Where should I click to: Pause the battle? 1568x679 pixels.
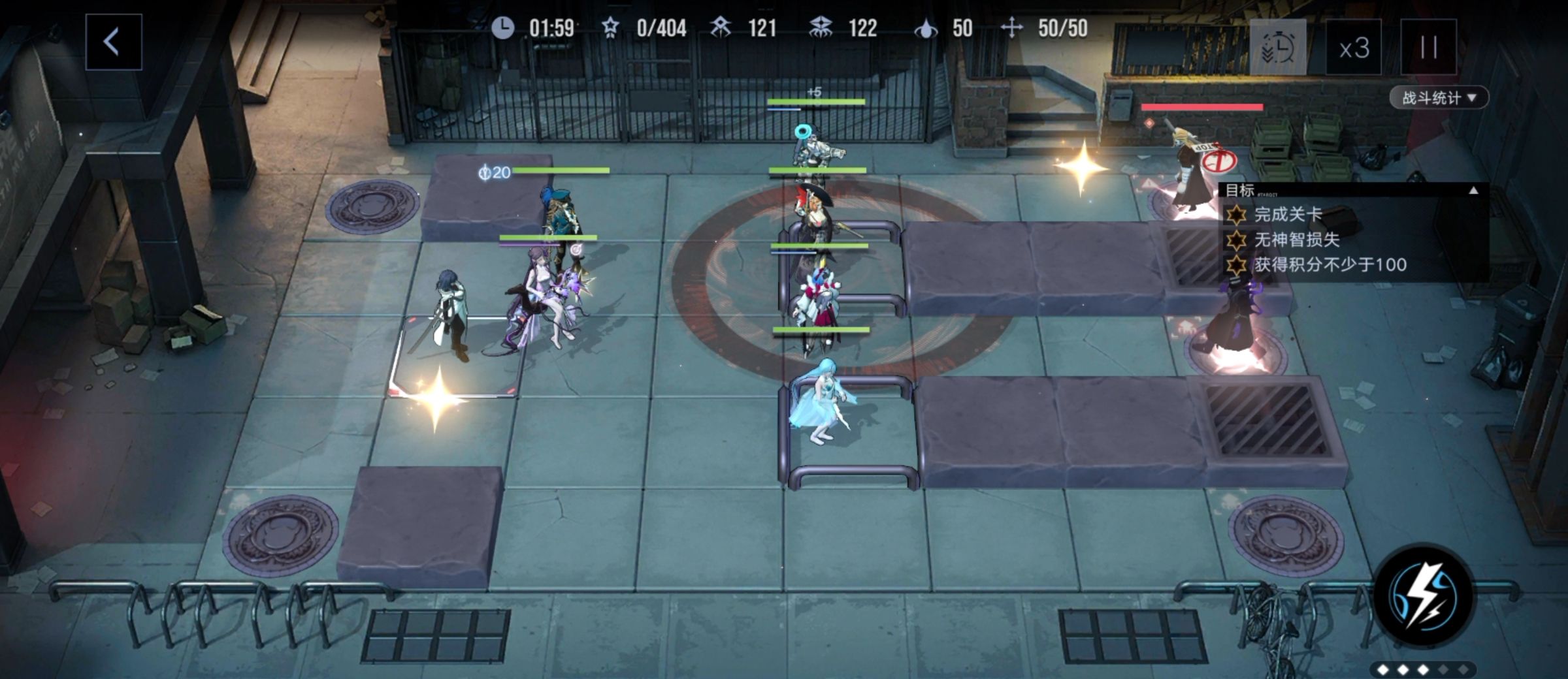click(1428, 48)
